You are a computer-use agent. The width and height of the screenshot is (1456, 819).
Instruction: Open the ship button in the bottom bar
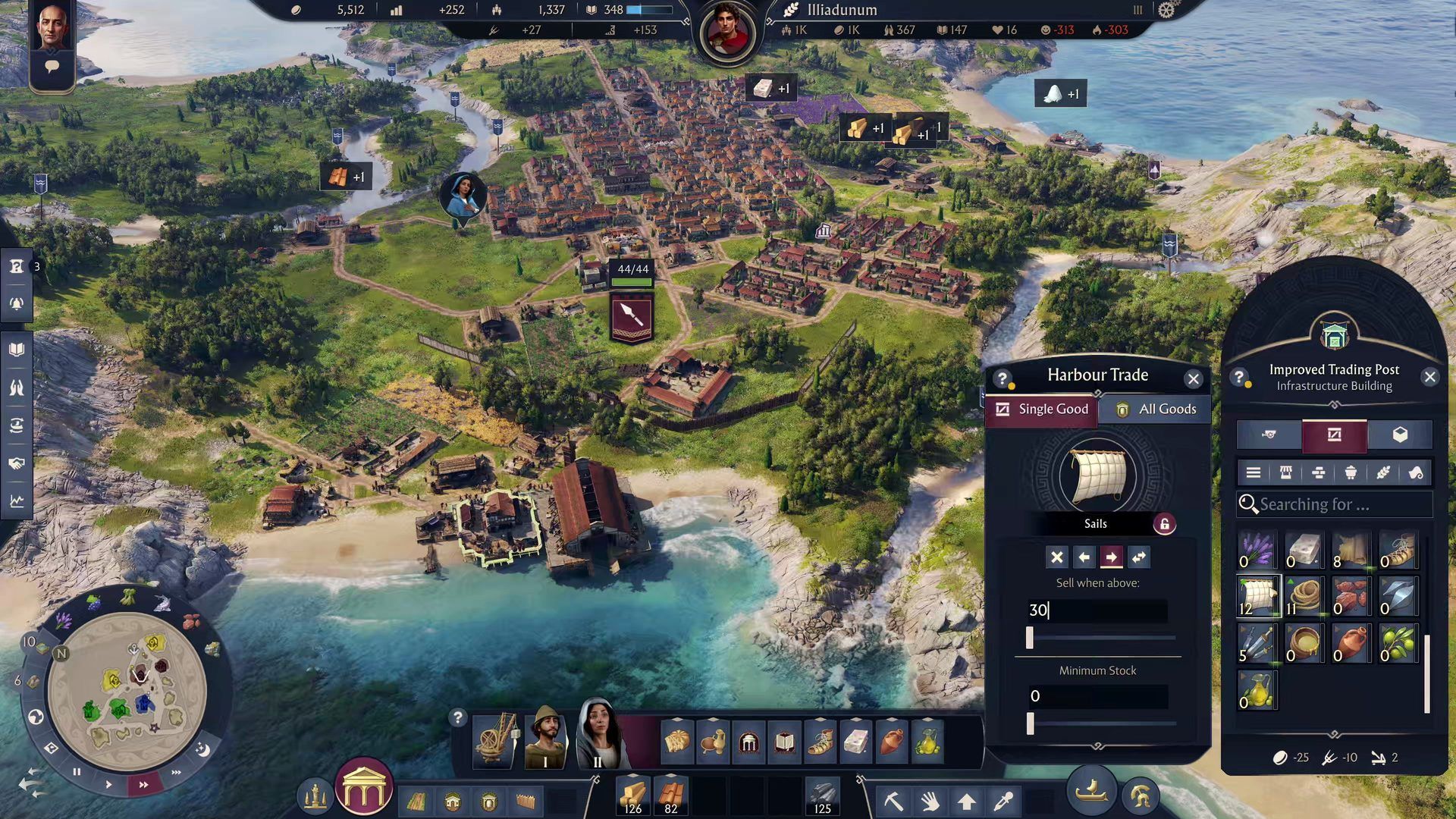(x=1091, y=791)
